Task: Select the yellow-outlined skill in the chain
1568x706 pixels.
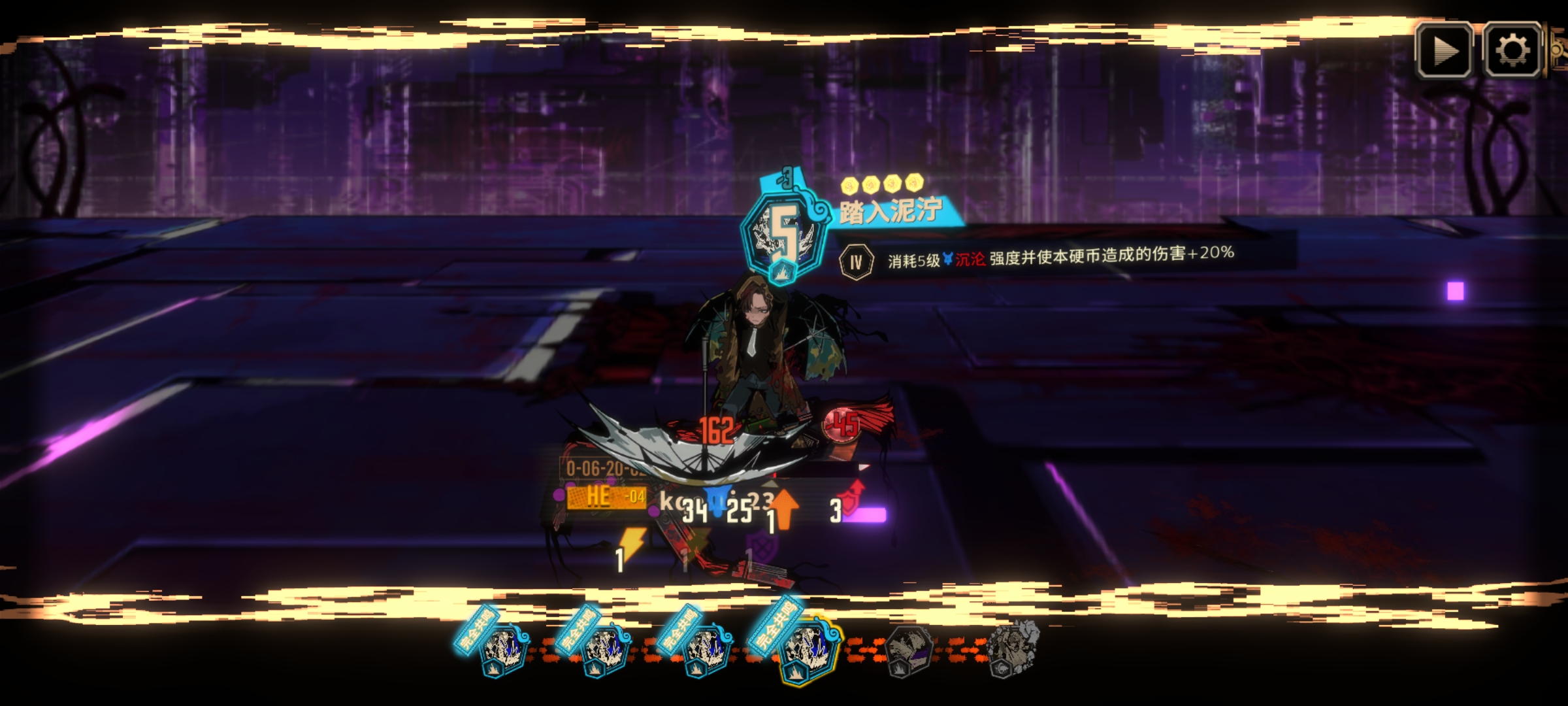Action: pyautogui.click(x=808, y=650)
